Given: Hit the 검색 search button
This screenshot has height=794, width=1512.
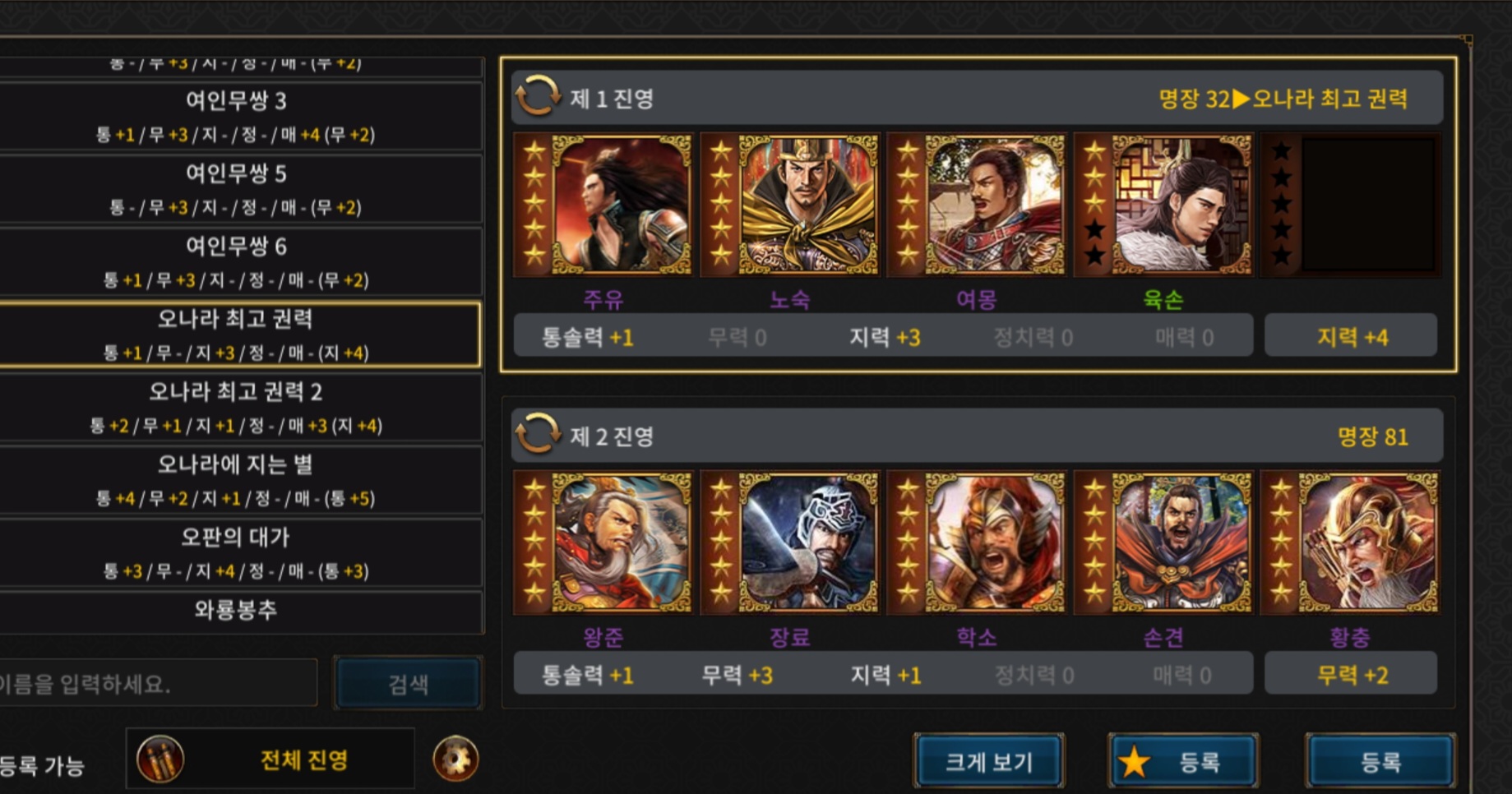Looking at the screenshot, I should (x=408, y=683).
